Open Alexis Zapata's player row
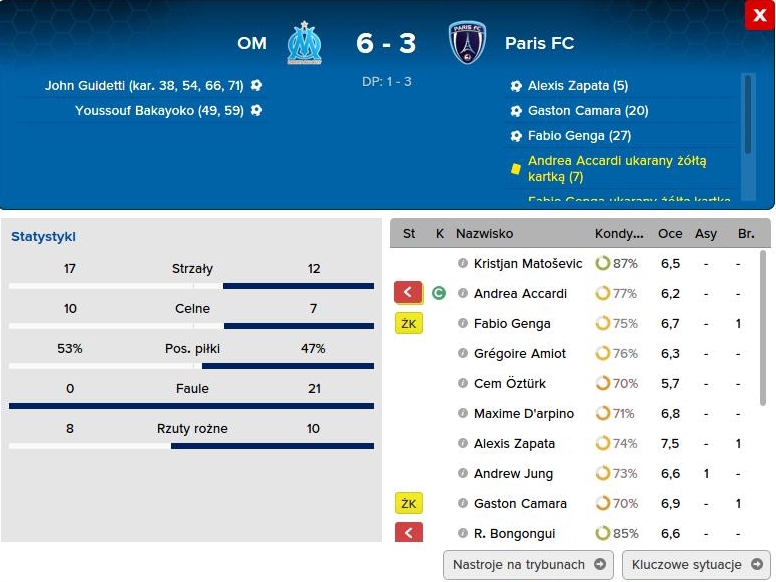The width and height of the screenshot is (776, 582). (514, 444)
